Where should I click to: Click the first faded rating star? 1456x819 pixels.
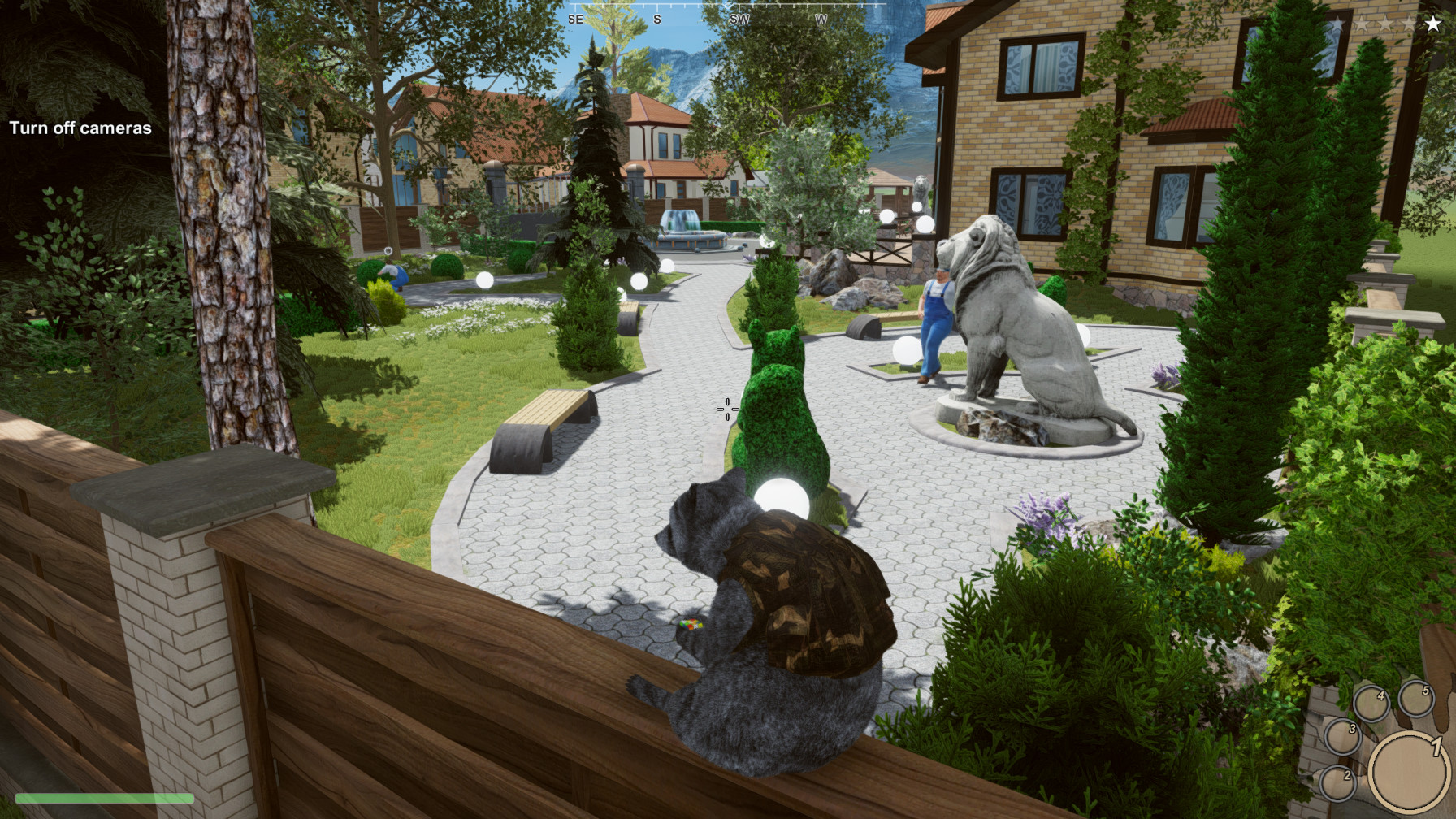[1338, 23]
